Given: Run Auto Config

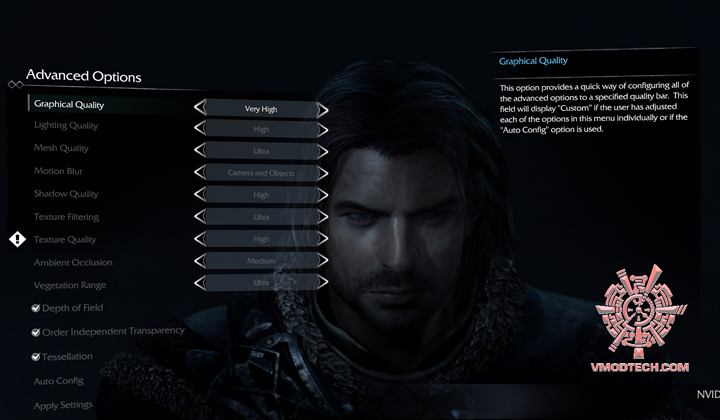Looking at the screenshot, I should 58,381.
